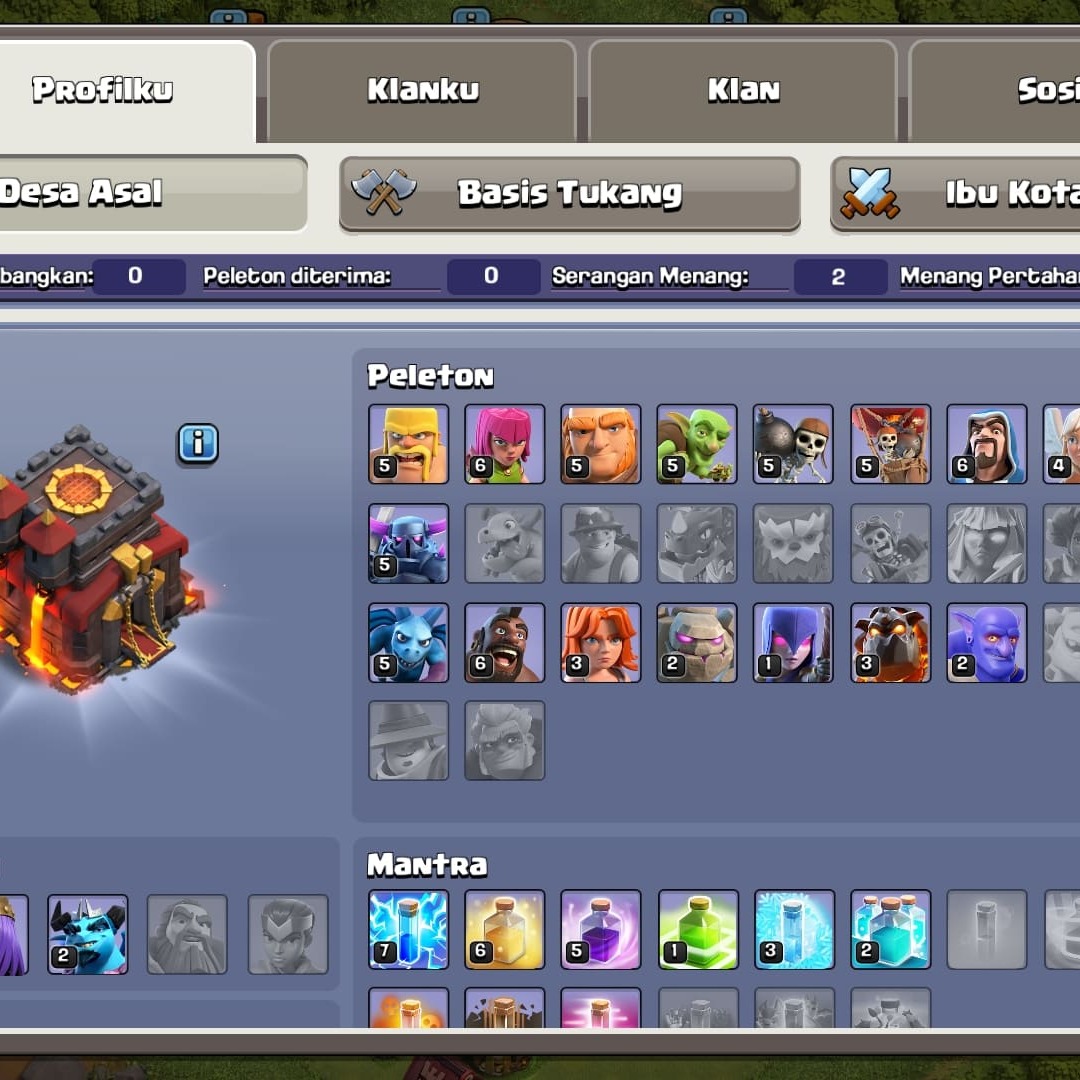Select the green Jump spell icon

click(698, 930)
